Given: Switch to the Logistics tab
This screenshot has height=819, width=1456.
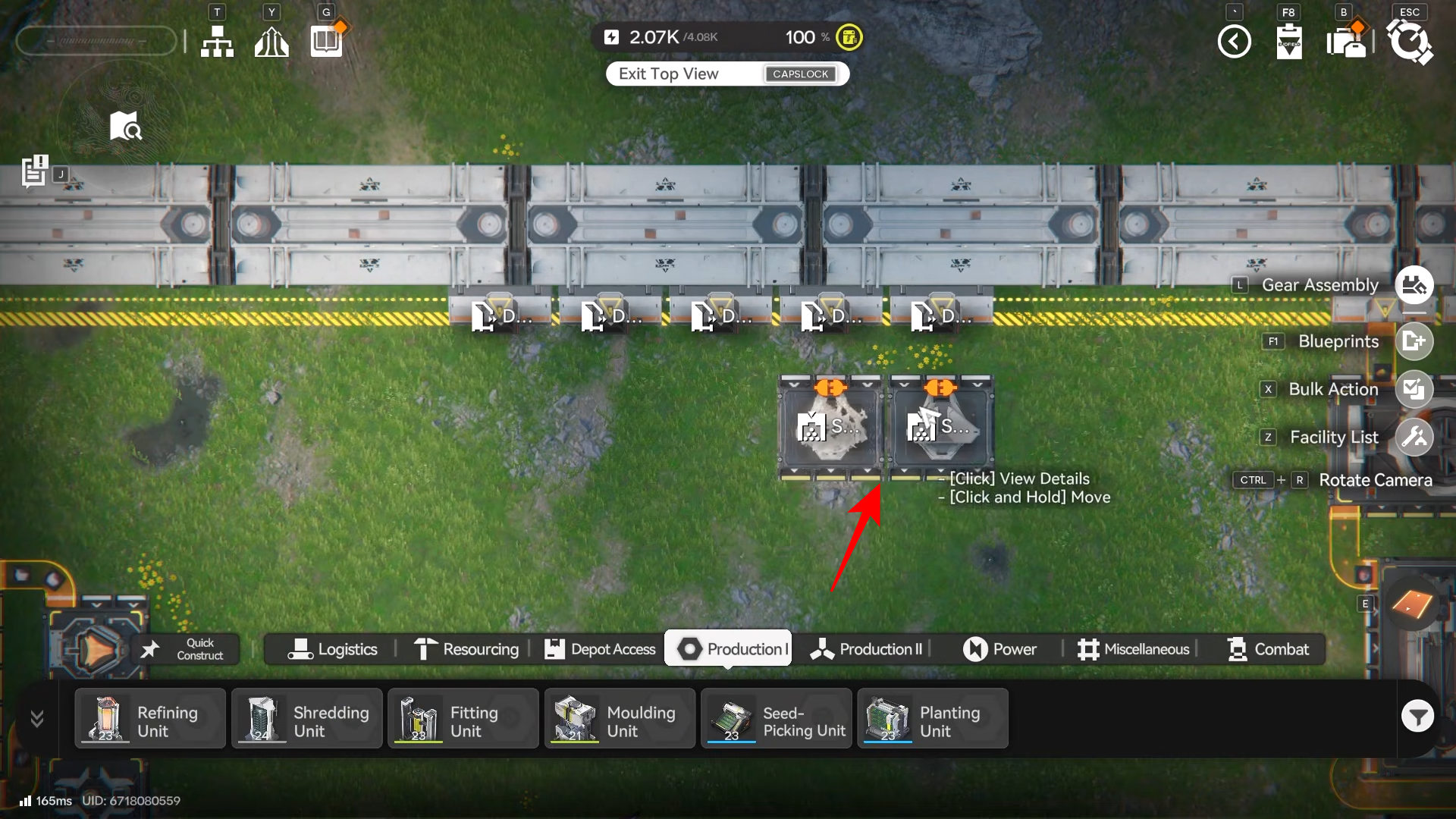Looking at the screenshot, I should [x=332, y=649].
